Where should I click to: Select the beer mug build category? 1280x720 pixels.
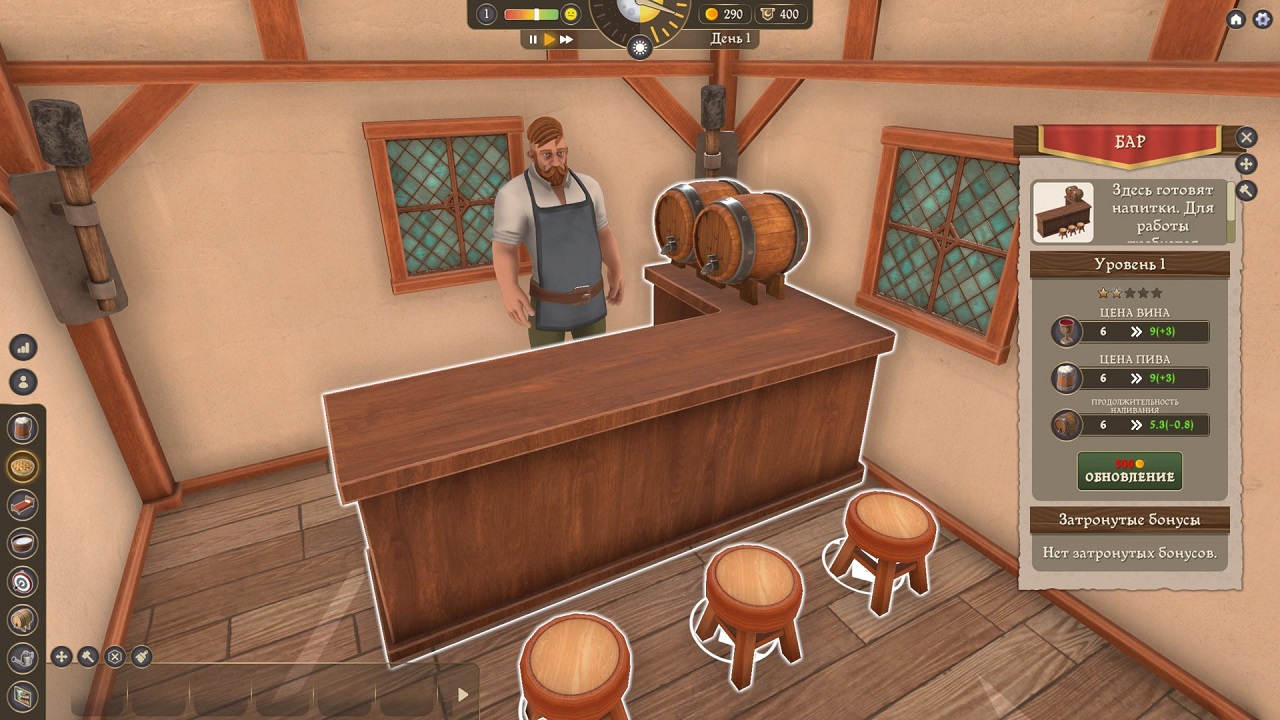(23, 429)
